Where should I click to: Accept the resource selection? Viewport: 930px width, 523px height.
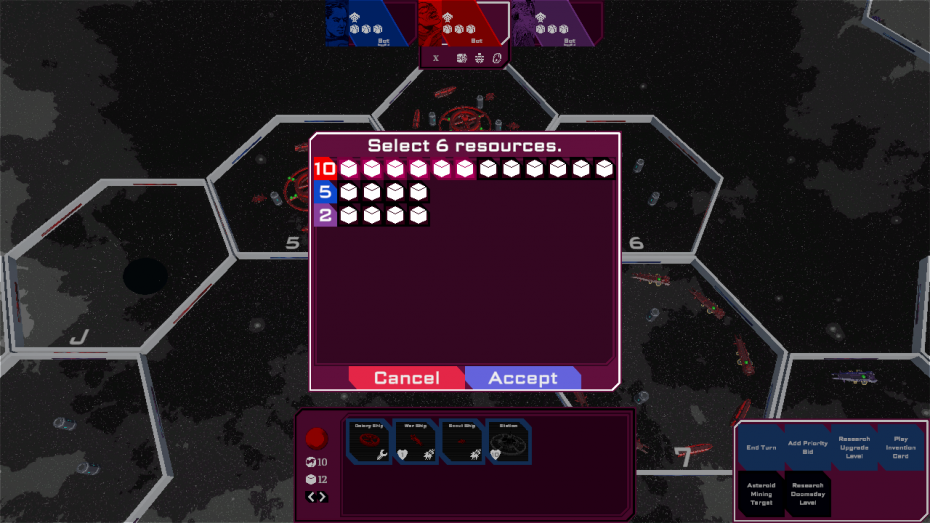pos(523,378)
